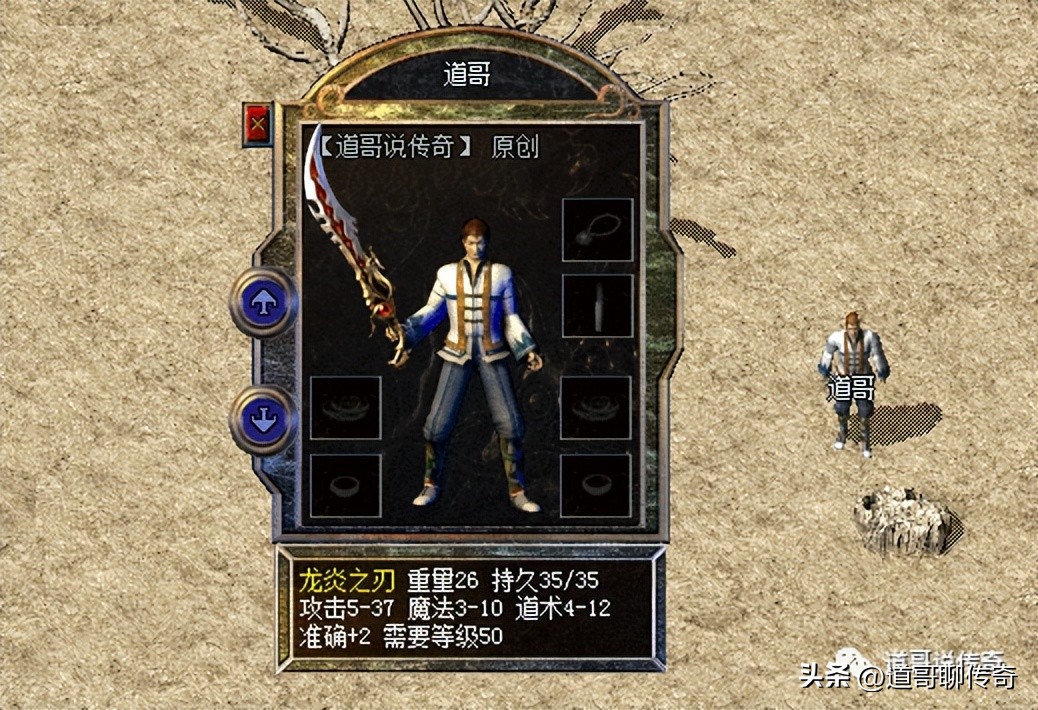1038x710 pixels.
Task: Select the necklace equipment slot
Action: coord(597,230)
